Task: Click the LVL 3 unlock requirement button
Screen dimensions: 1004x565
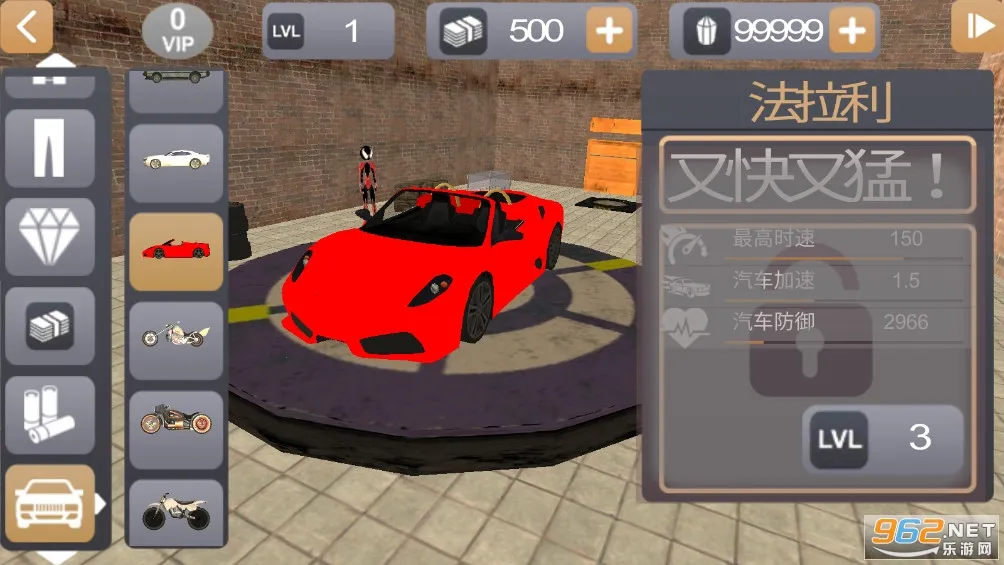Action: pos(883,438)
